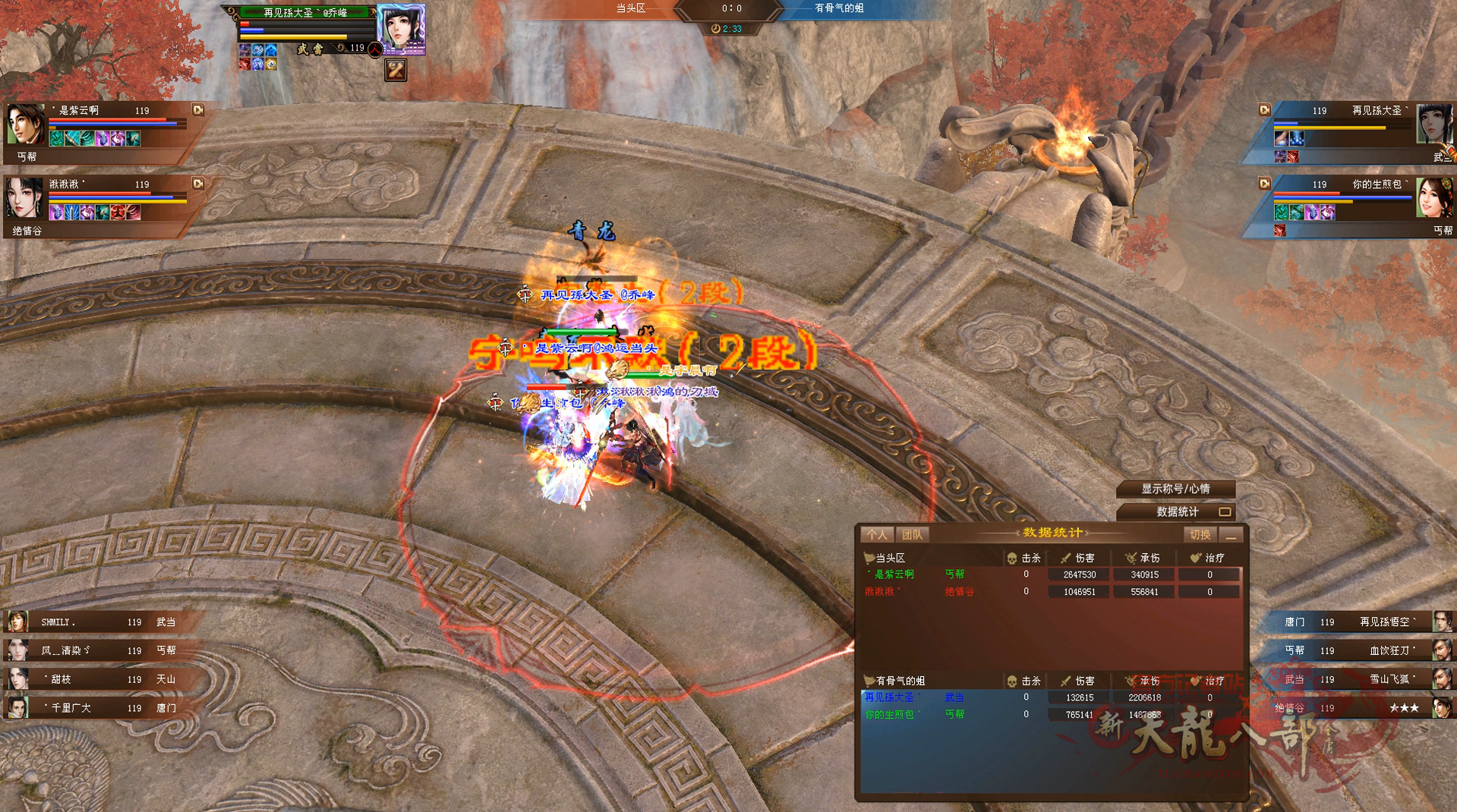Image resolution: width=1457 pixels, height=812 pixels.
Task: Choose 血饮狂刀 from the right spectator list
Action: [x=1367, y=651]
